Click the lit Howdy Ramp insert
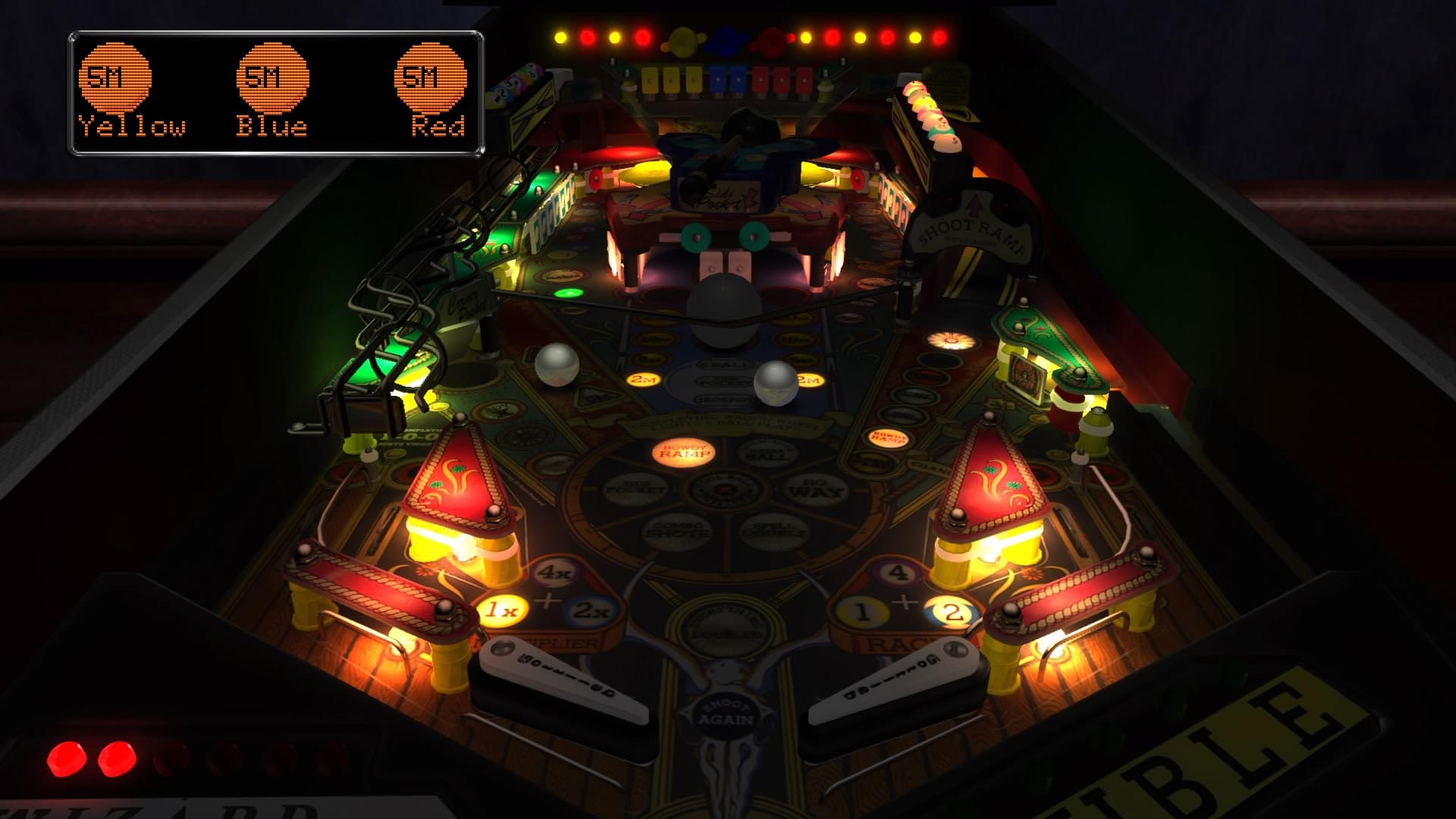 682,453
